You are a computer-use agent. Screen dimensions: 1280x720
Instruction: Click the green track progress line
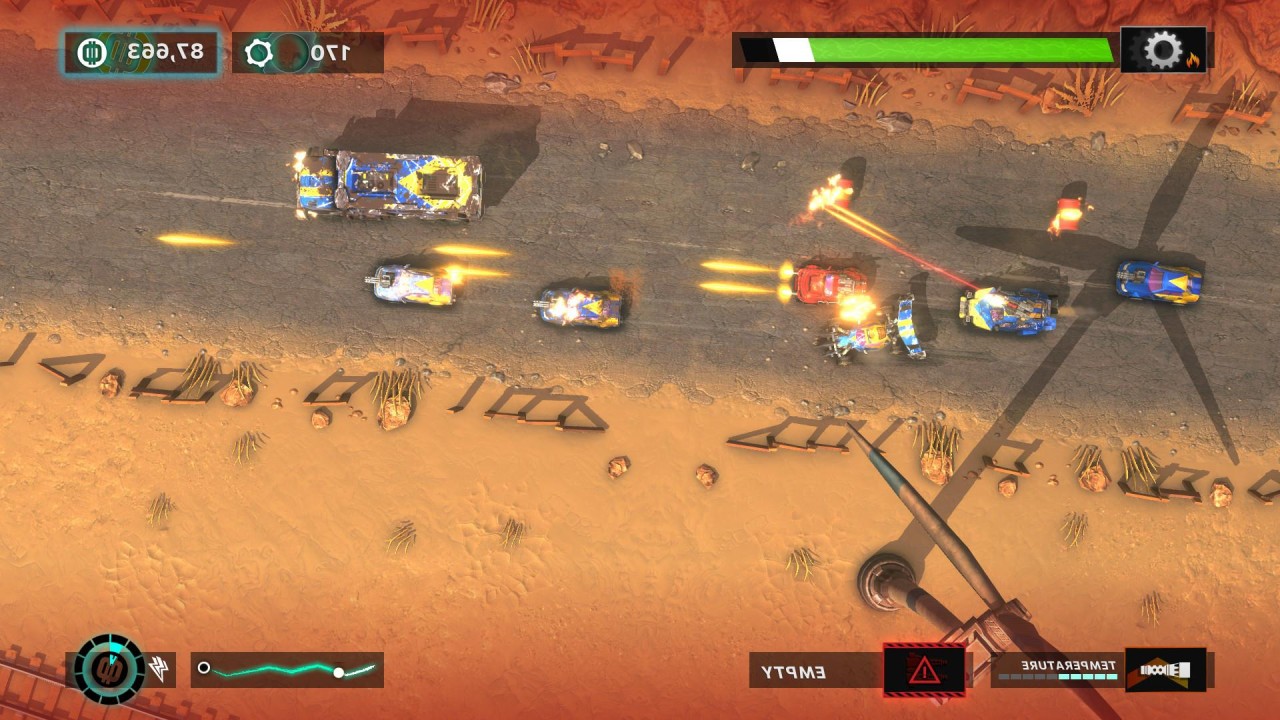pyautogui.click(x=287, y=670)
